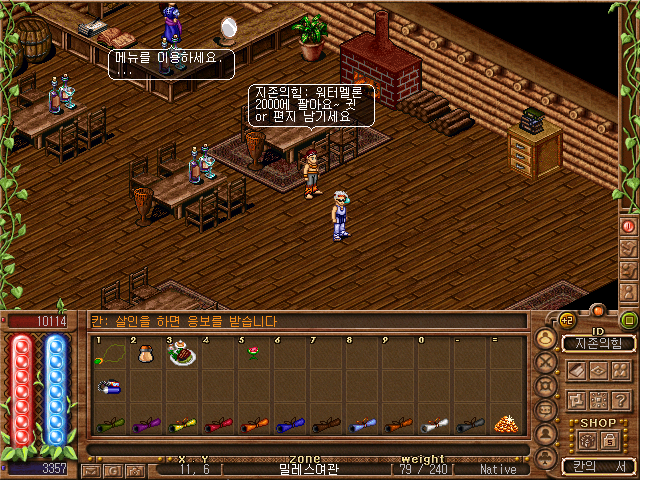Select the necklace in slot 1
The width and height of the screenshot is (662, 495).
[107, 354]
